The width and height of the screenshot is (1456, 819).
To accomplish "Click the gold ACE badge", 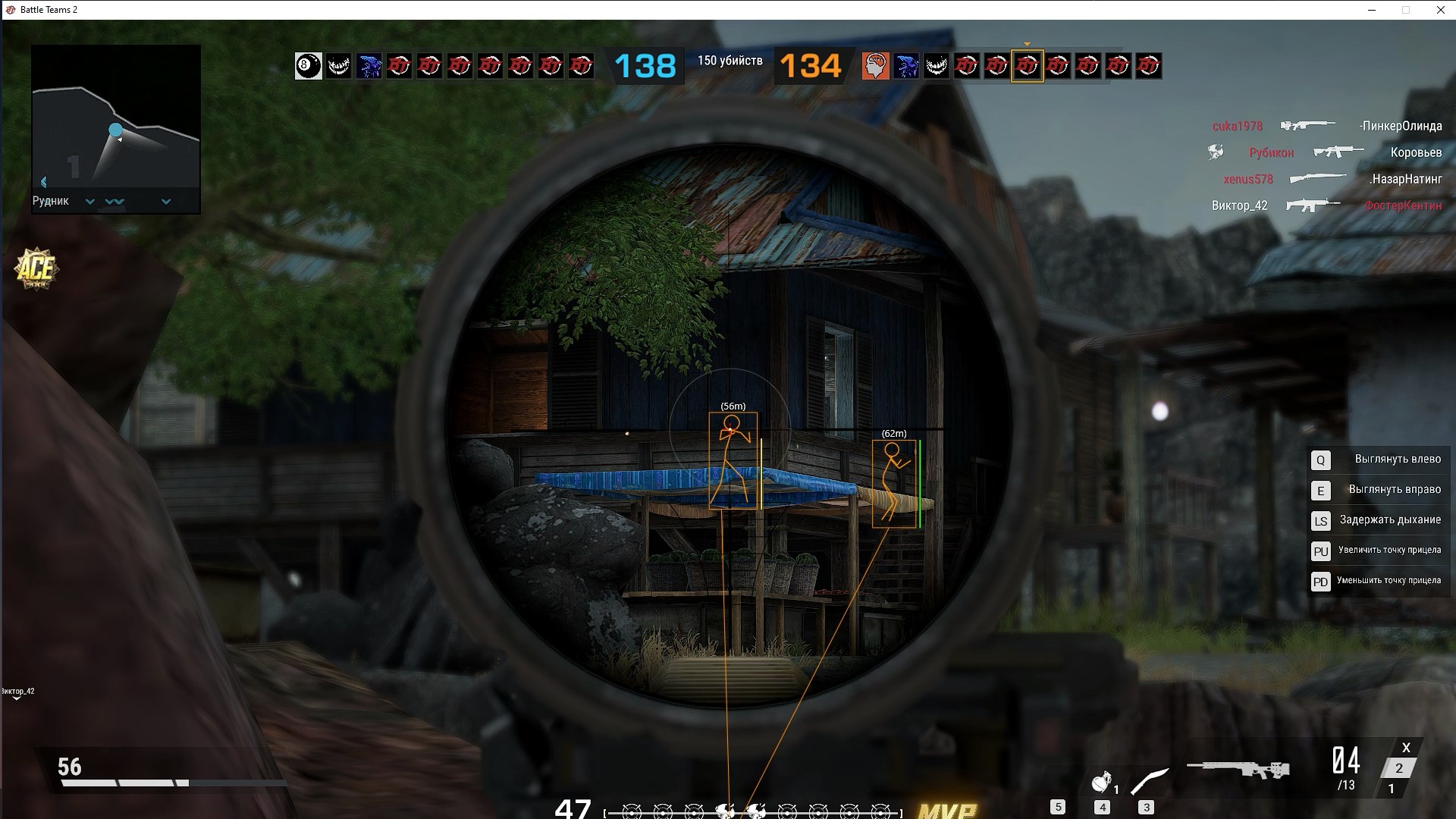I will (36, 268).
